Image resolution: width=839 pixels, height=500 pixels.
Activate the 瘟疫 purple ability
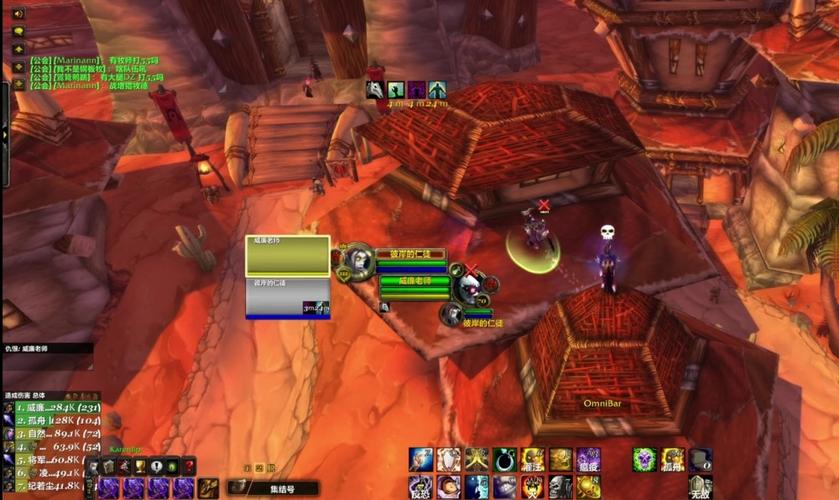point(588,460)
